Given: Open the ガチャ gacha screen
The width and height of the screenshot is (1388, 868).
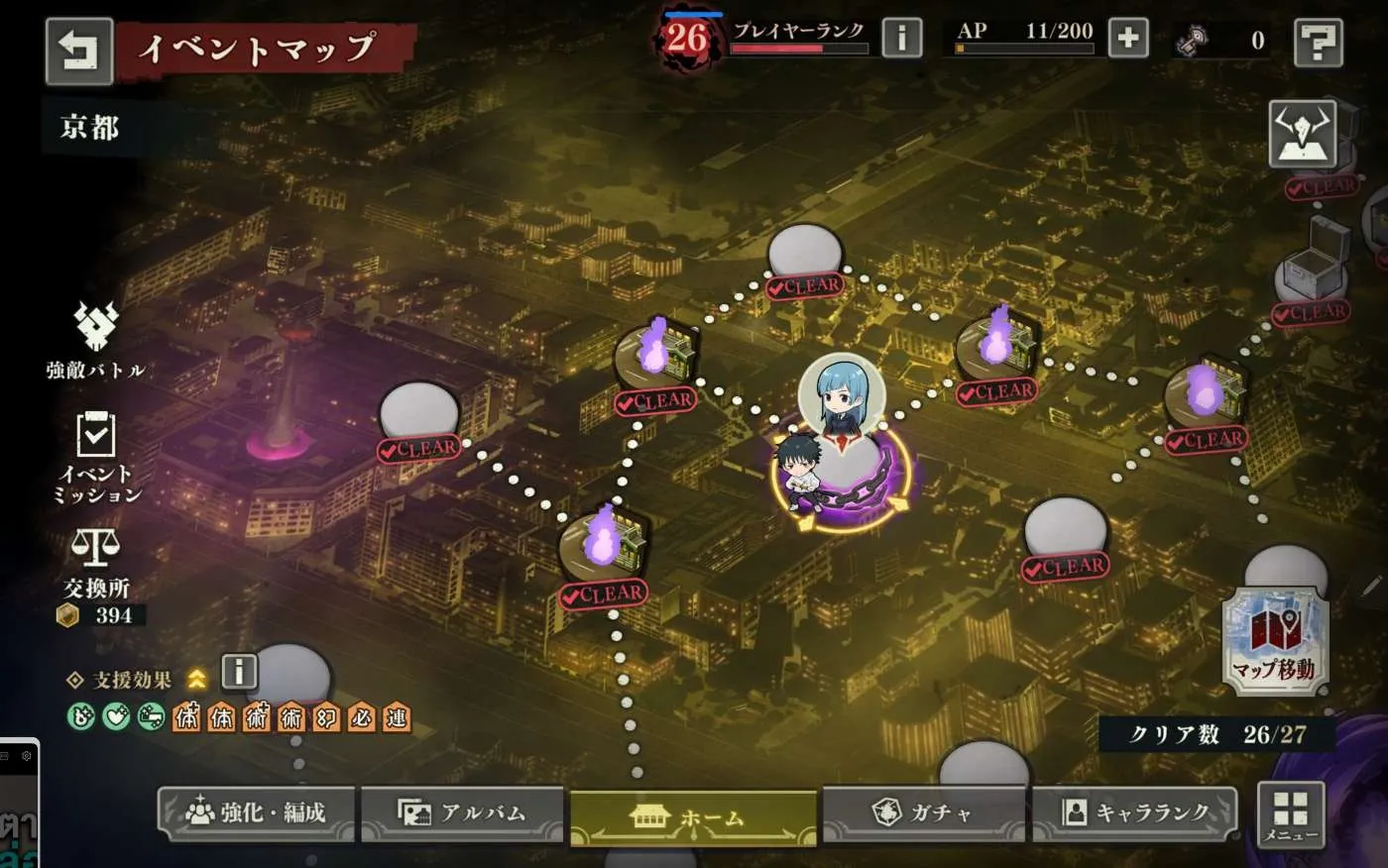Looking at the screenshot, I should click(x=923, y=814).
